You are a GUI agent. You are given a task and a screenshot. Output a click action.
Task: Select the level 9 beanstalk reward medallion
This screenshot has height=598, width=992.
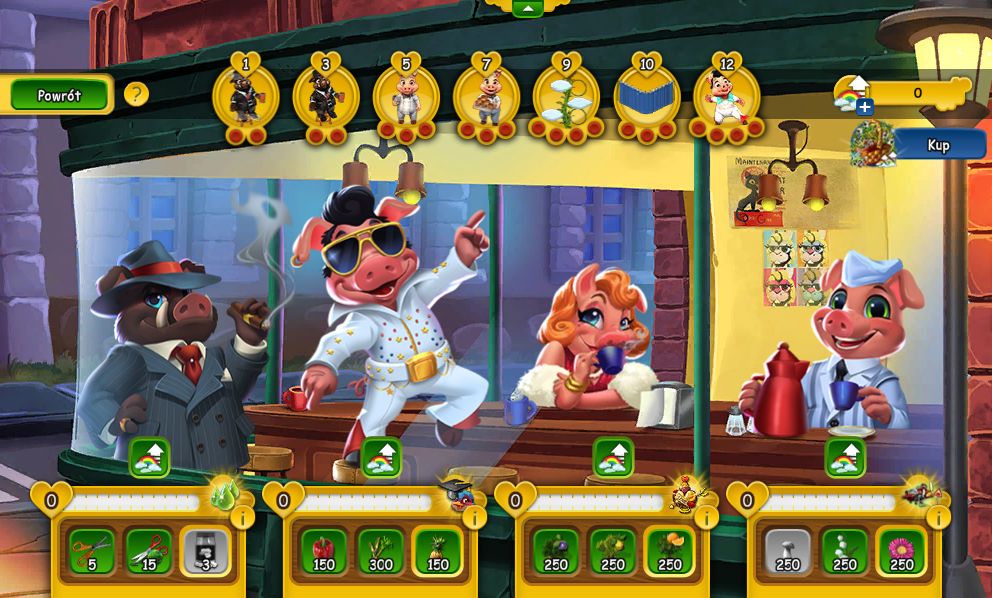(566, 99)
